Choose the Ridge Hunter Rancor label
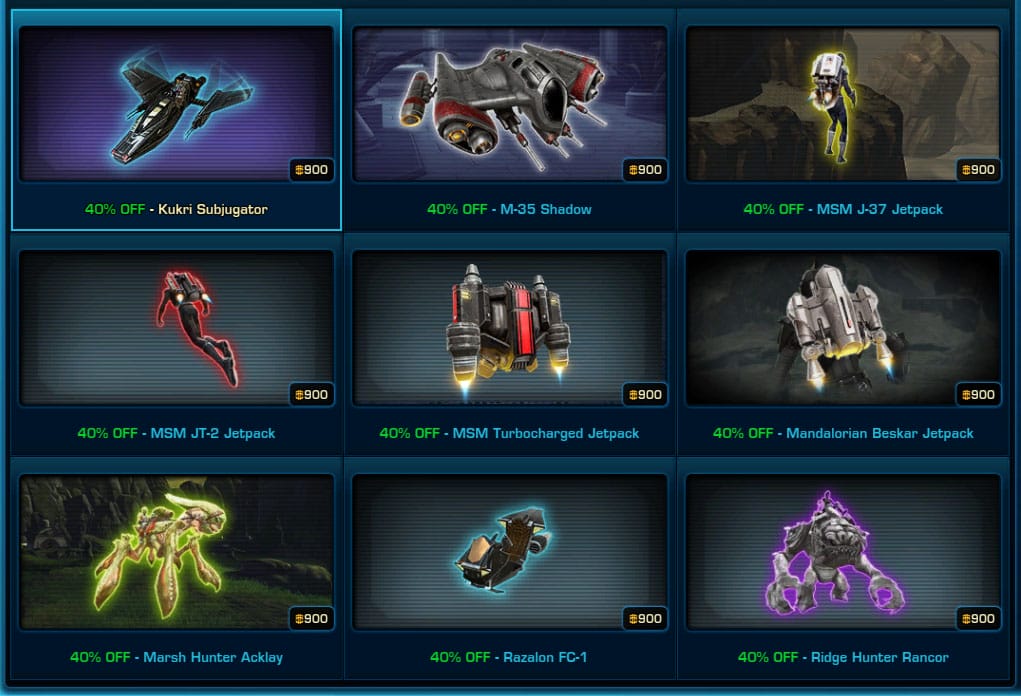Screen dimensions: 1021x696 (880, 658)
